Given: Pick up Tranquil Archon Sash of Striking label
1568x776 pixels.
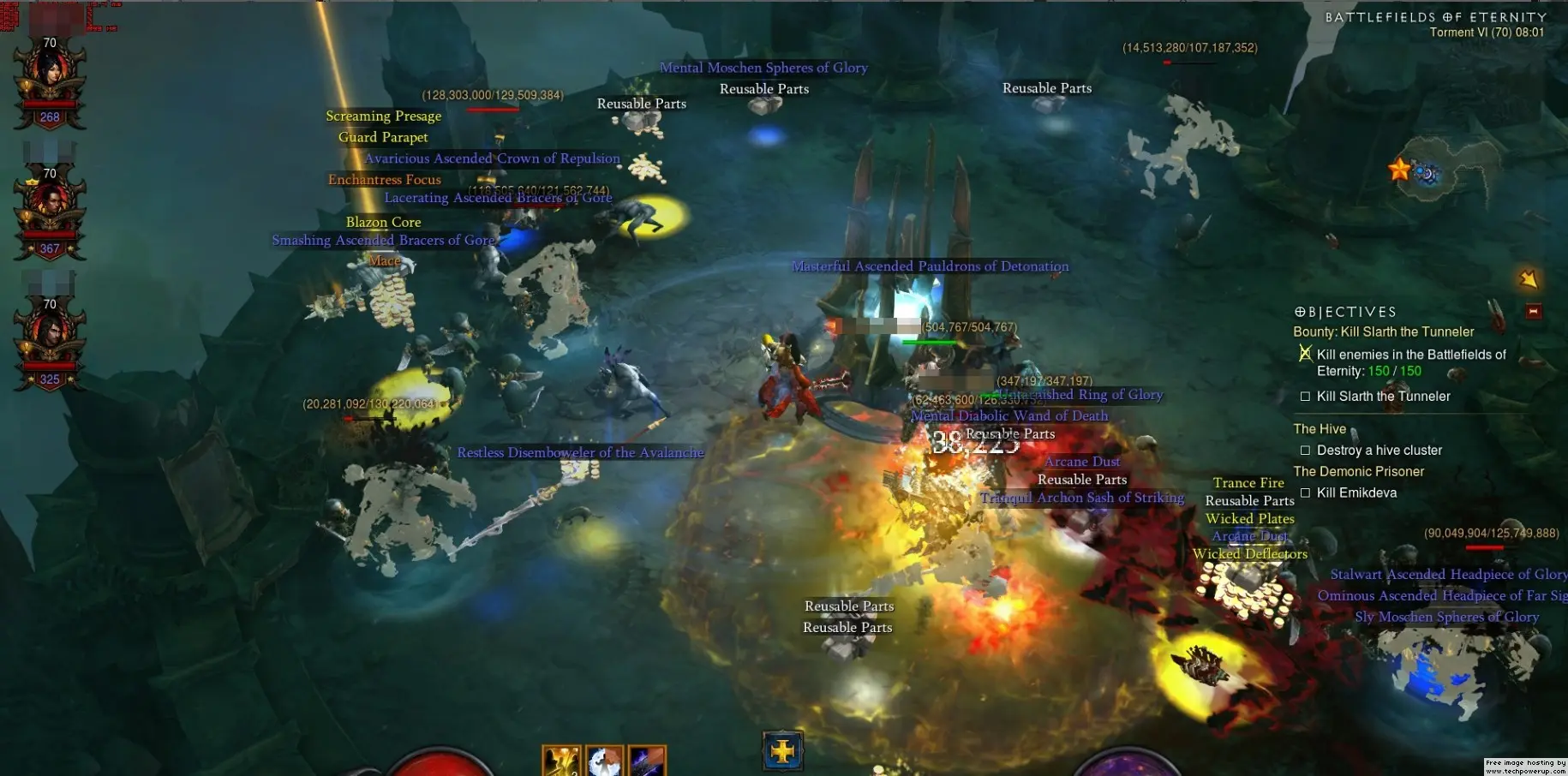Looking at the screenshot, I should [1082, 498].
